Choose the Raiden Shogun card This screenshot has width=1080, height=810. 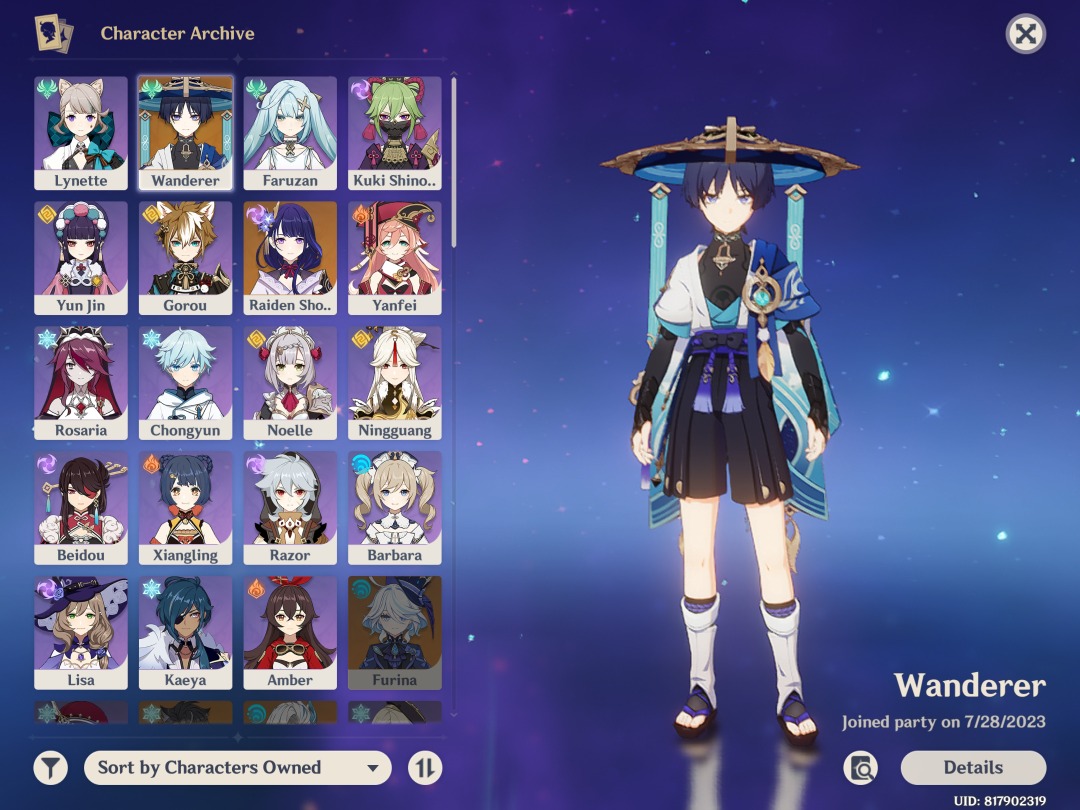(x=290, y=258)
